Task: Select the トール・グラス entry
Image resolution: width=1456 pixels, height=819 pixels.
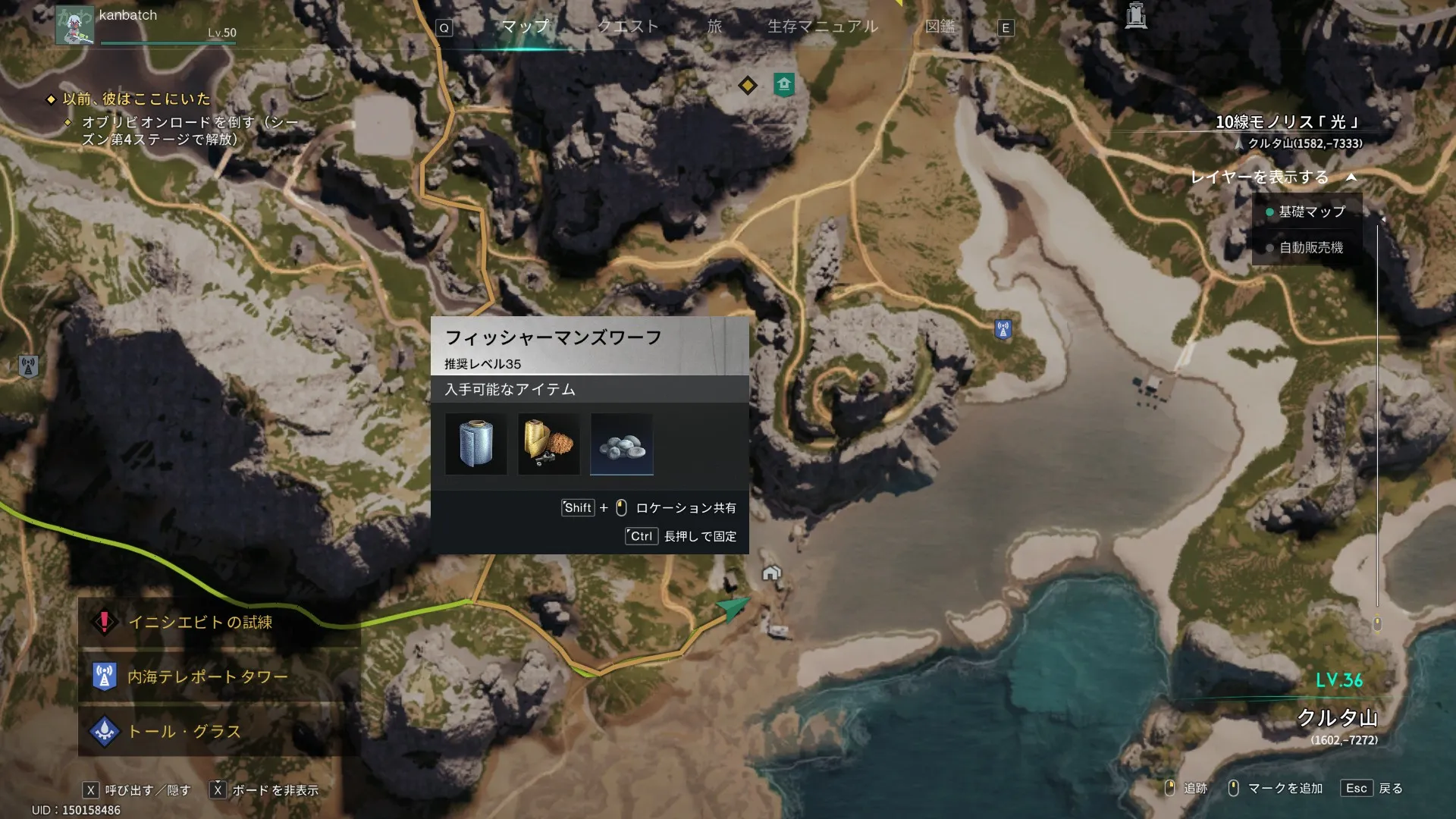Action: pyautogui.click(x=184, y=732)
